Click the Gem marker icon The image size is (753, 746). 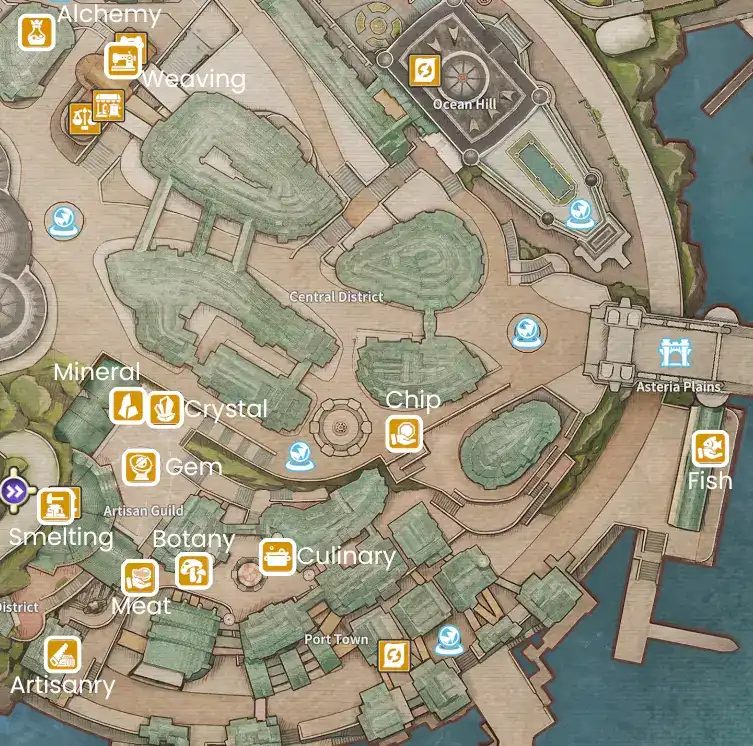140,467
